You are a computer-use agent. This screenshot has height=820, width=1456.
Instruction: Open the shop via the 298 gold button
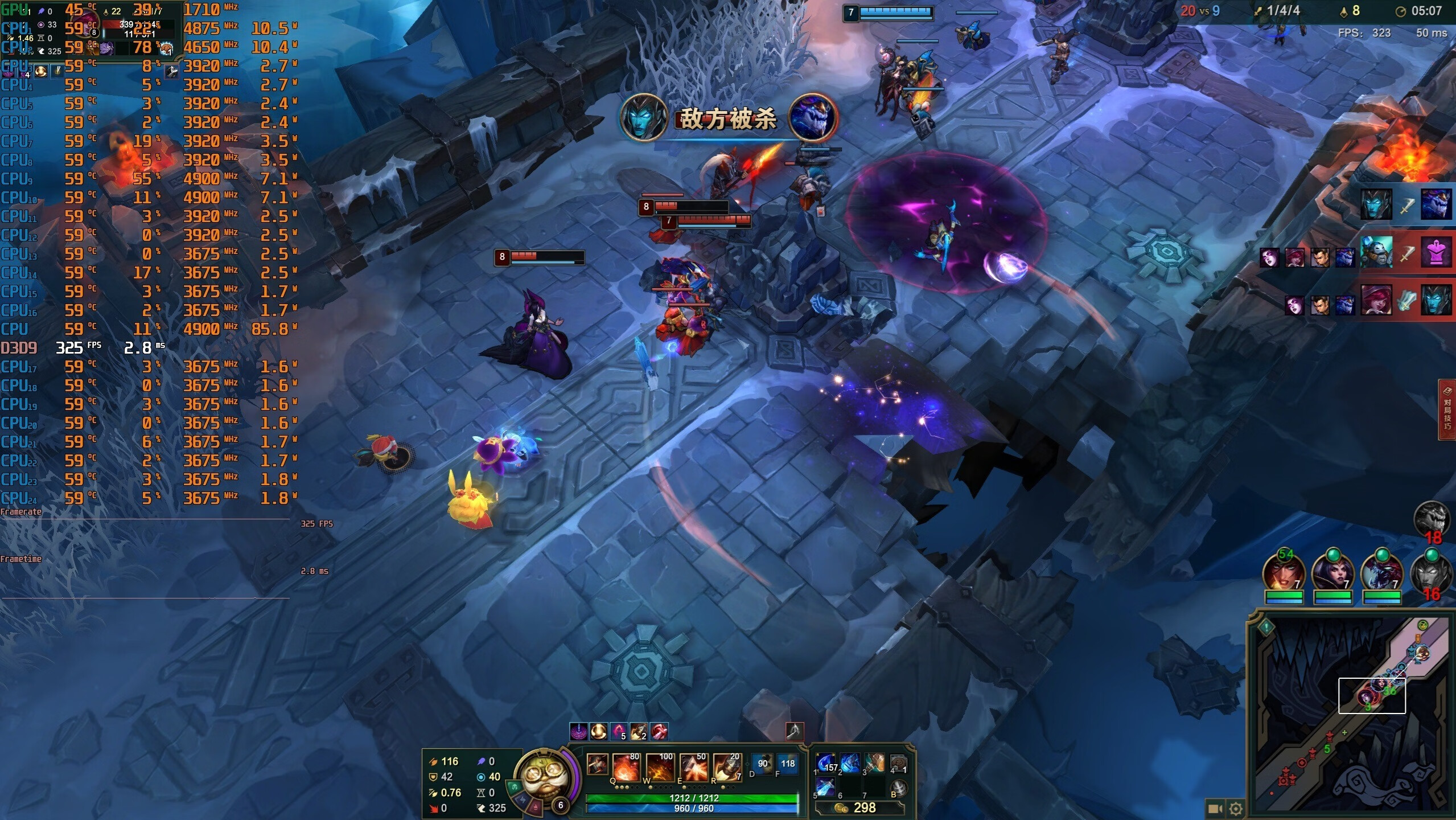point(859,808)
